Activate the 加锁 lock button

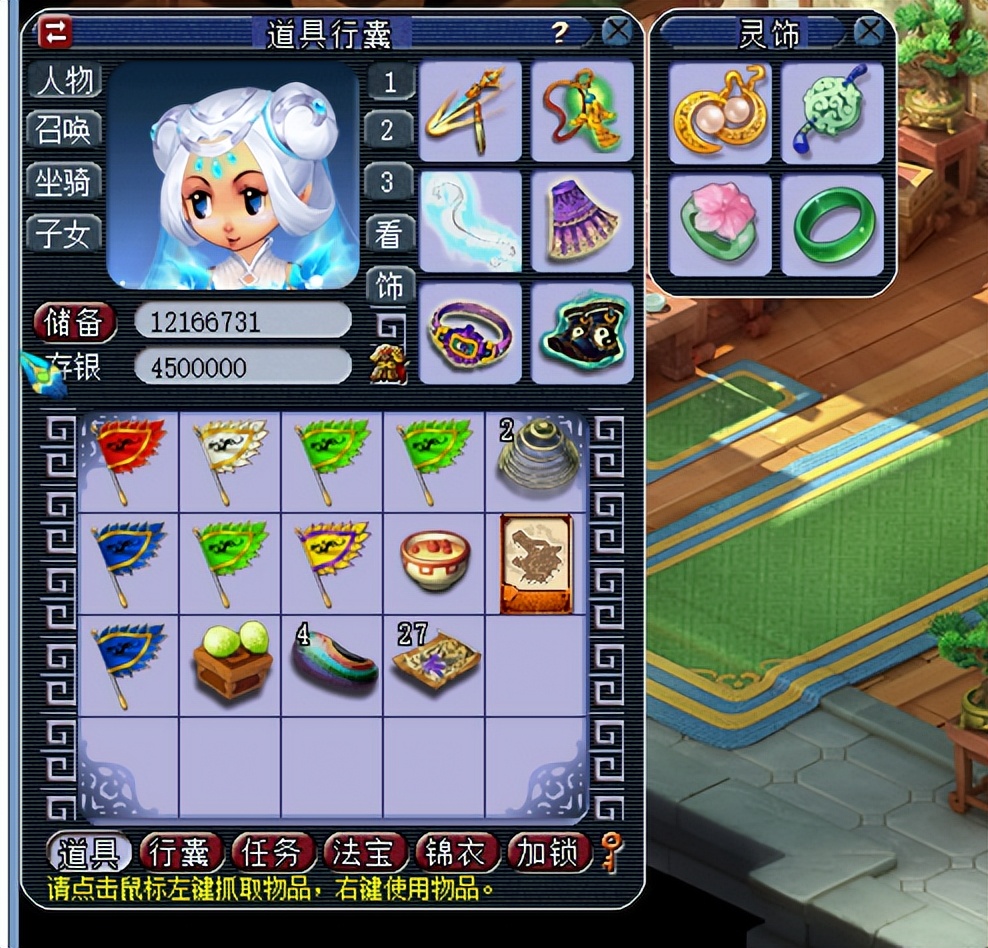[x=547, y=853]
